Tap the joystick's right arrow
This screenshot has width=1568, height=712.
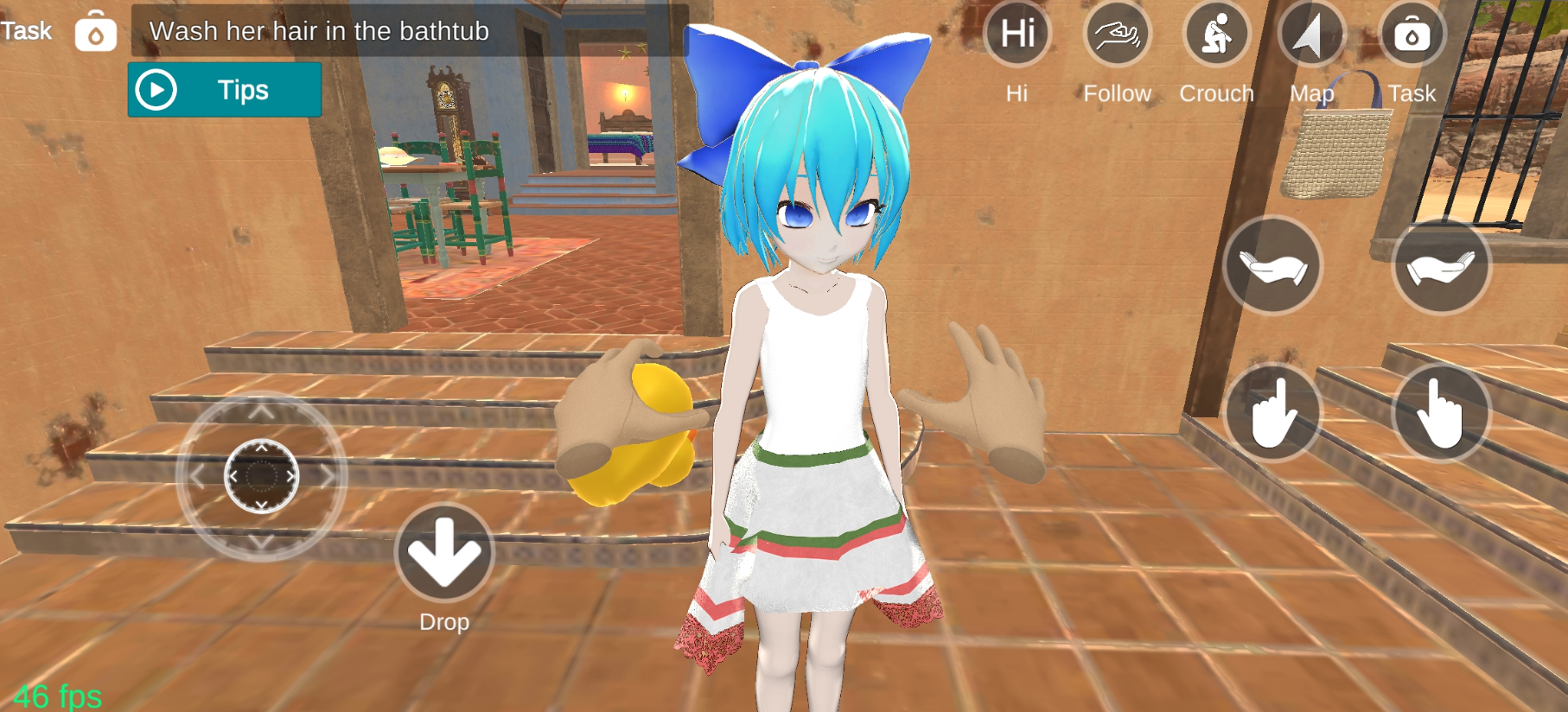[328, 476]
